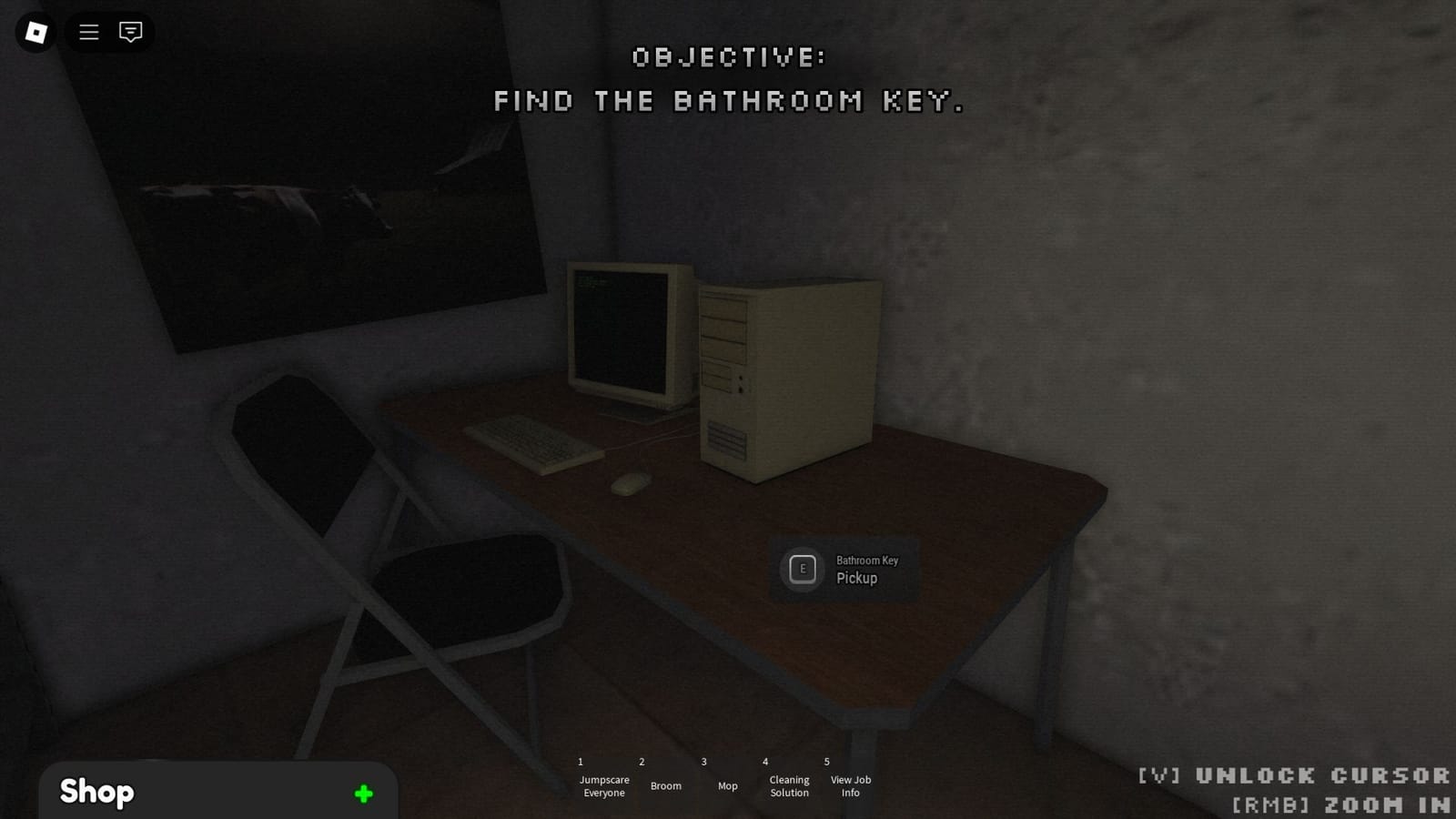The width and height of the screenshot is (1456, 819).
Task: Open the Shop panel
Action: click(96, 791)
